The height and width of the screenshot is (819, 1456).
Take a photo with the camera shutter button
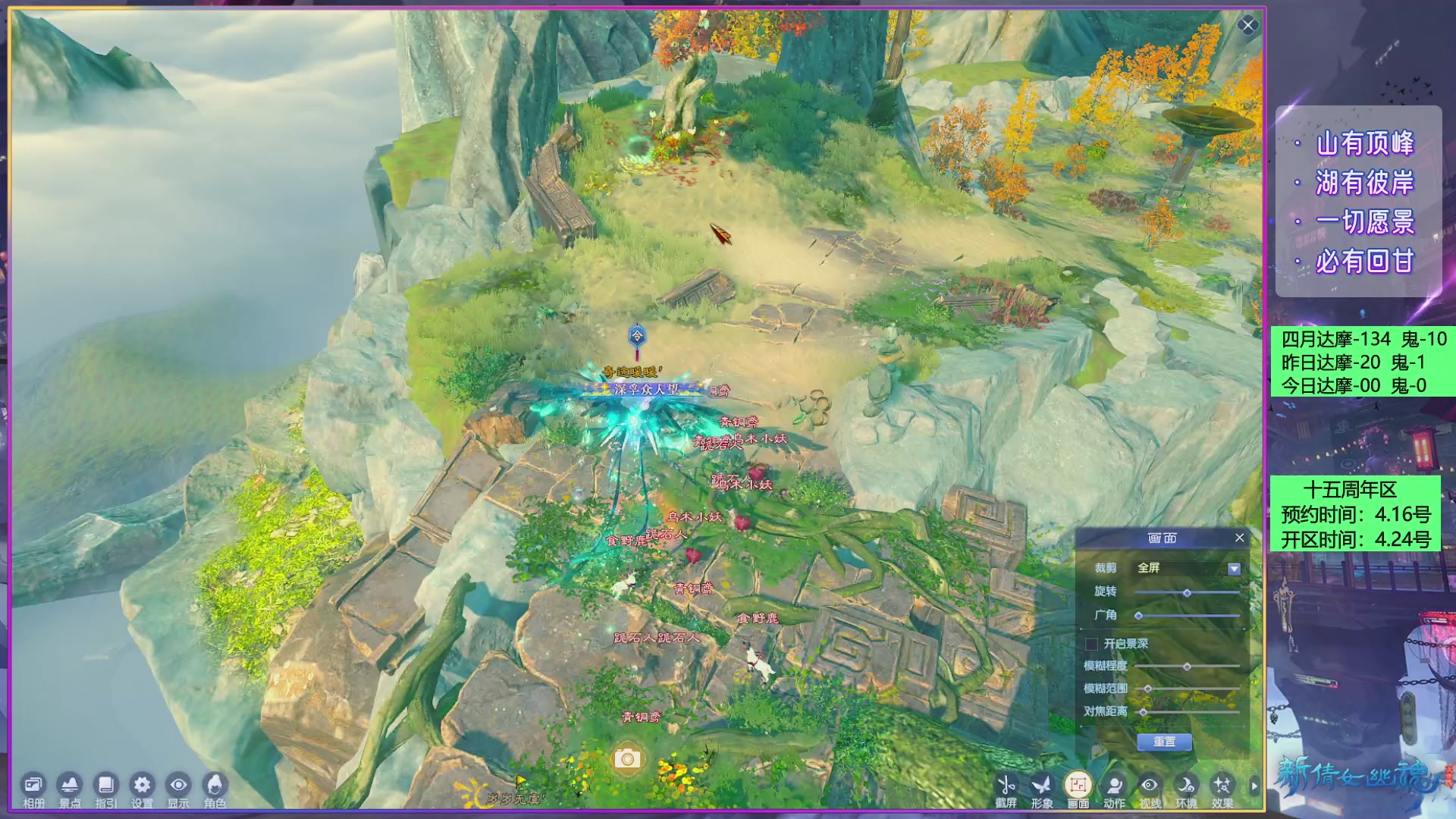[627, 758]
